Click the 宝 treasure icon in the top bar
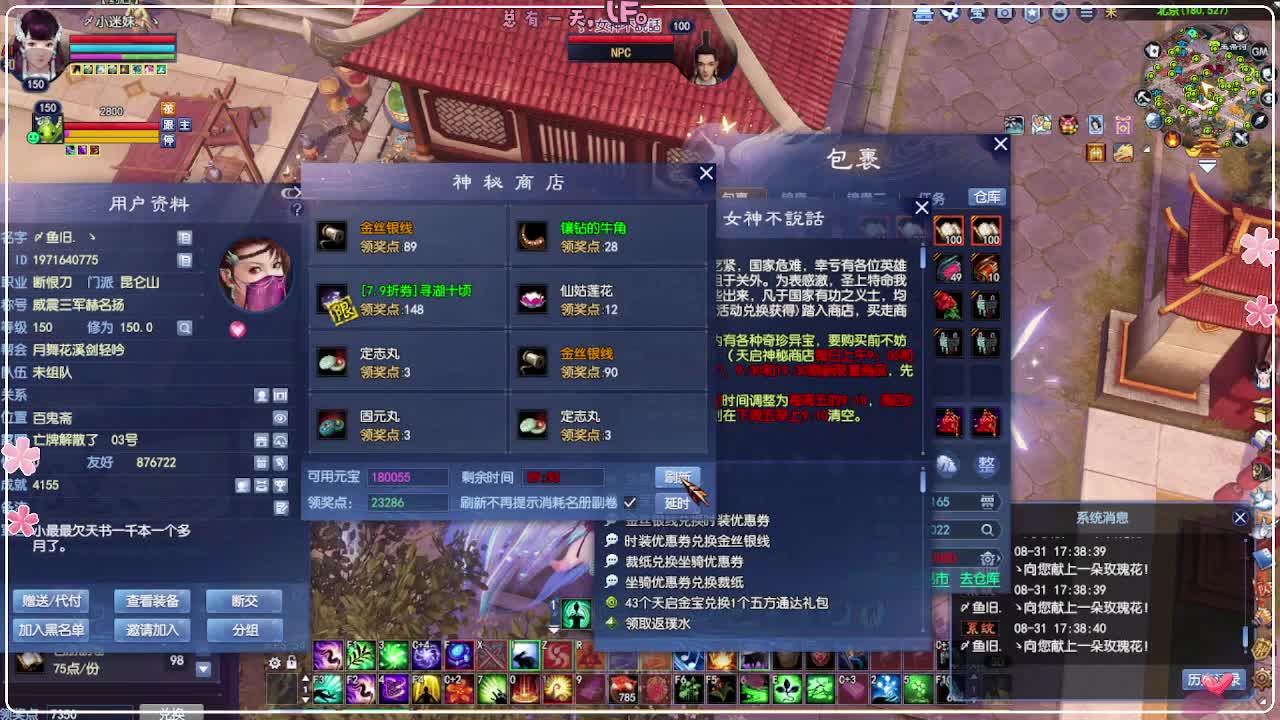This screenshot has height=720, width=1280. (977, 13)
